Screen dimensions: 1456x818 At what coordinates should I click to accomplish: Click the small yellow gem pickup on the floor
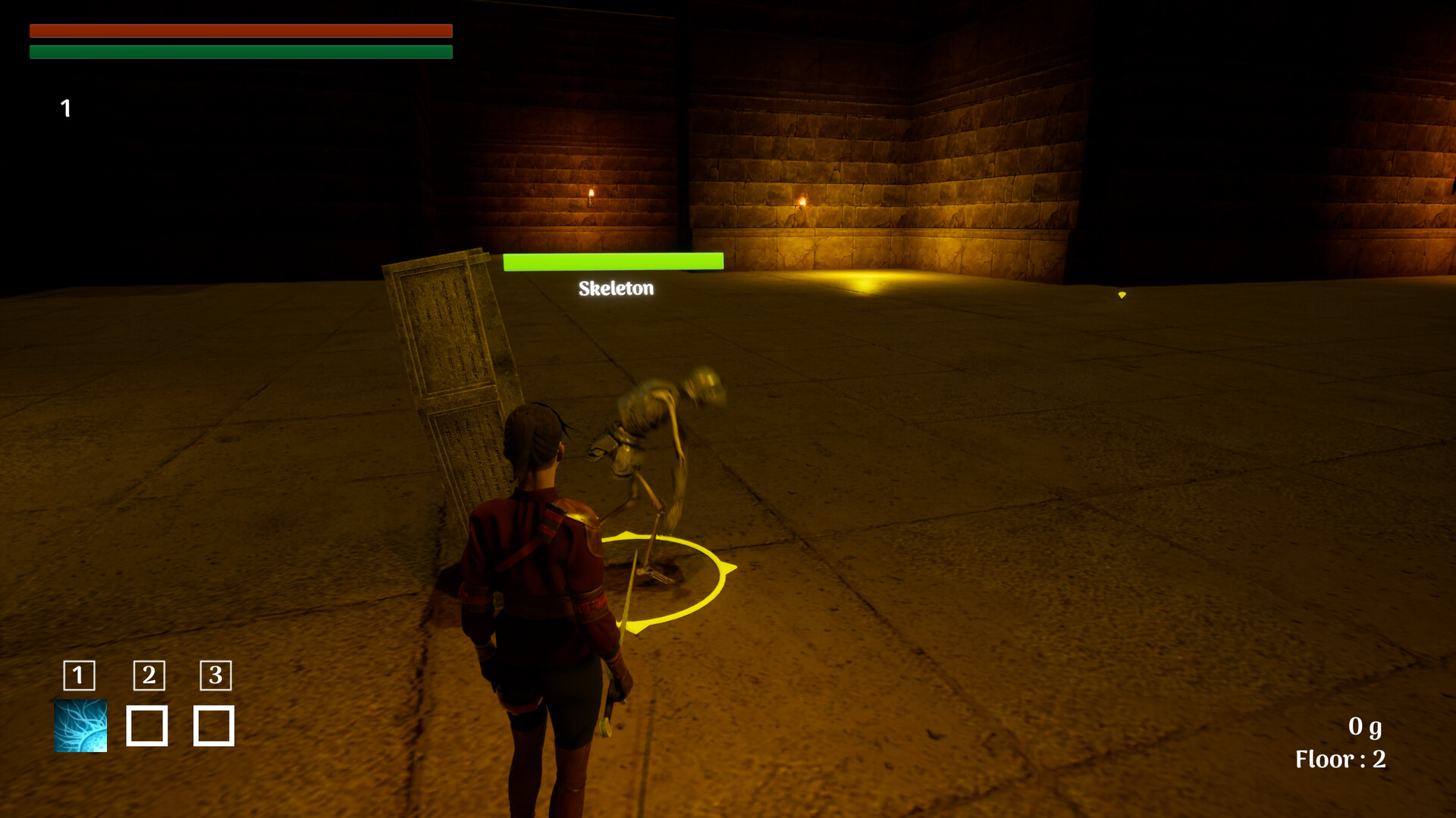click(x=1121, y=296)
